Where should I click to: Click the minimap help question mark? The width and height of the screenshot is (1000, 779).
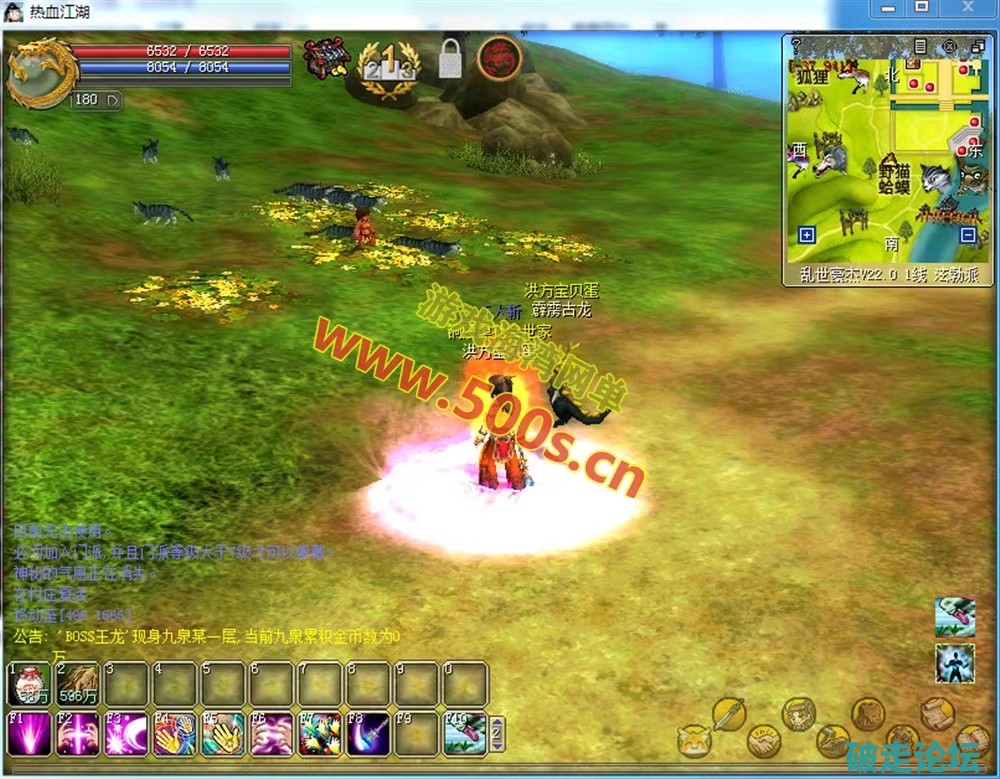pyautogui.click(x=796, y=45)
